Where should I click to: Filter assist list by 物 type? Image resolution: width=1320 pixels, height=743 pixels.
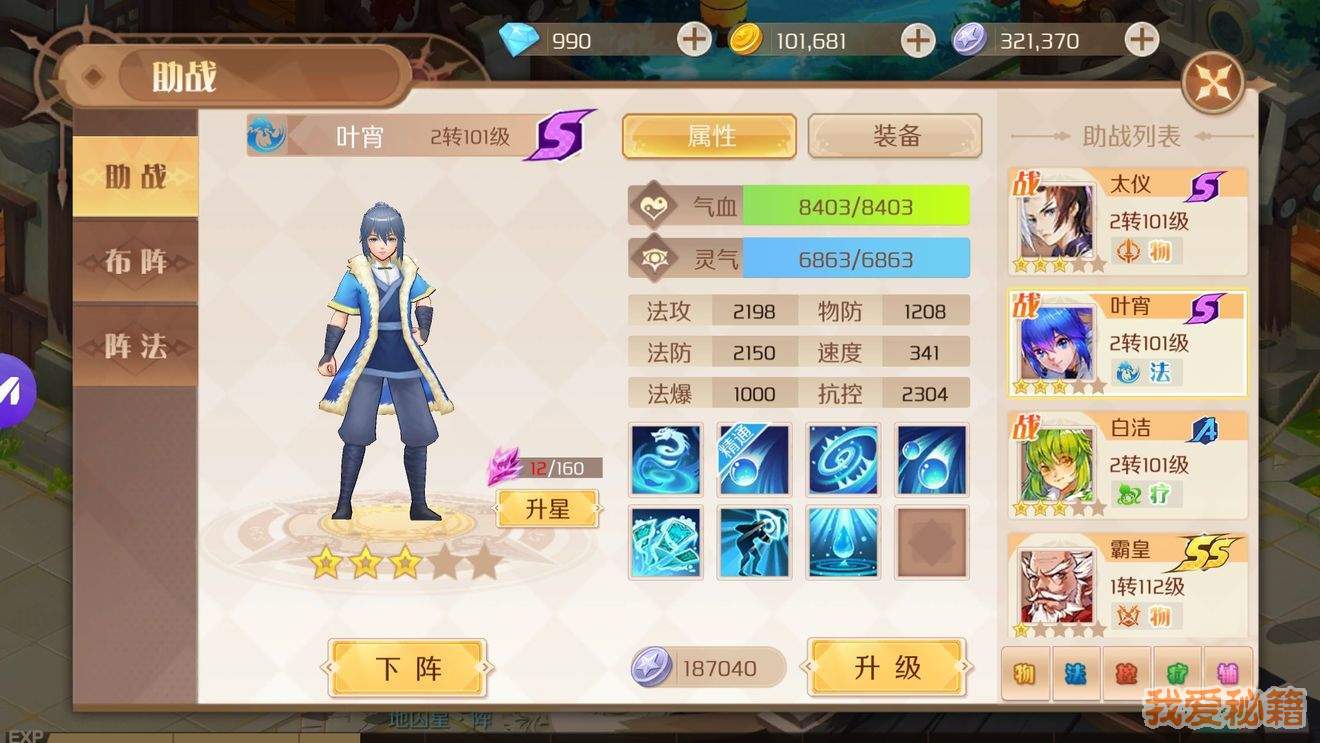click(x=1025, y=673)
